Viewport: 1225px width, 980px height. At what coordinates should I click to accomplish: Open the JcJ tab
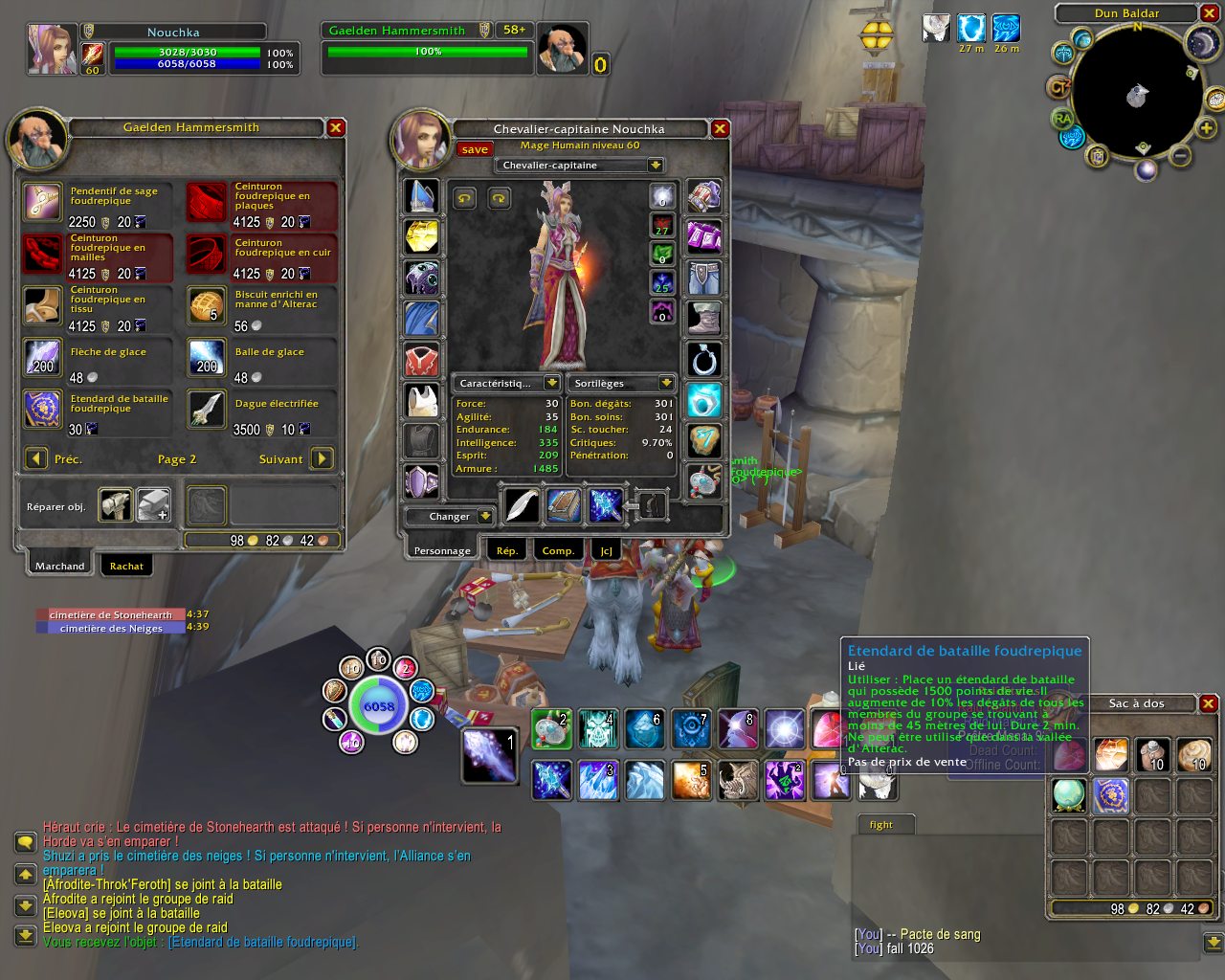607,550
